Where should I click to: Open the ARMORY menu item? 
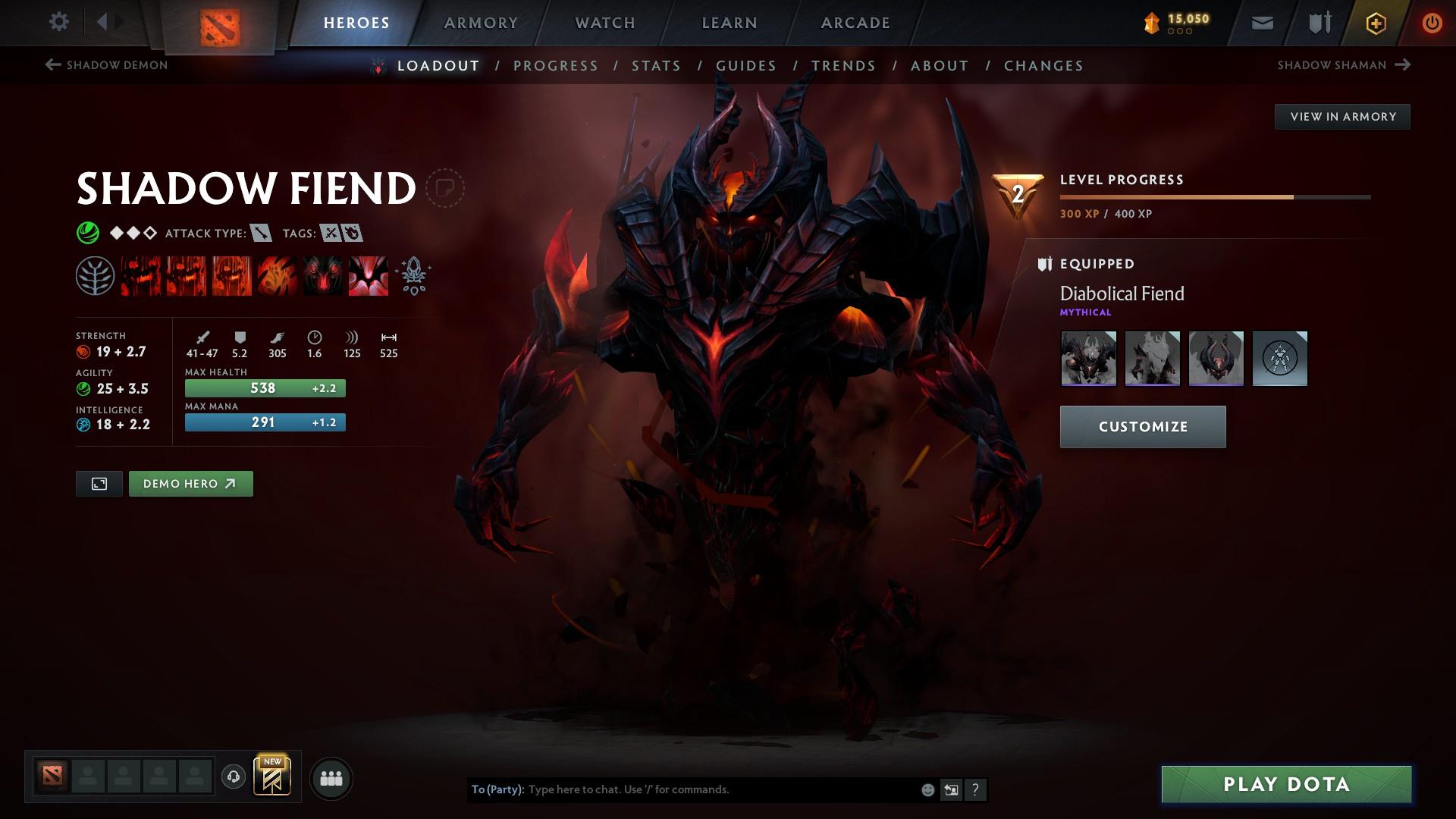point(482,23)
